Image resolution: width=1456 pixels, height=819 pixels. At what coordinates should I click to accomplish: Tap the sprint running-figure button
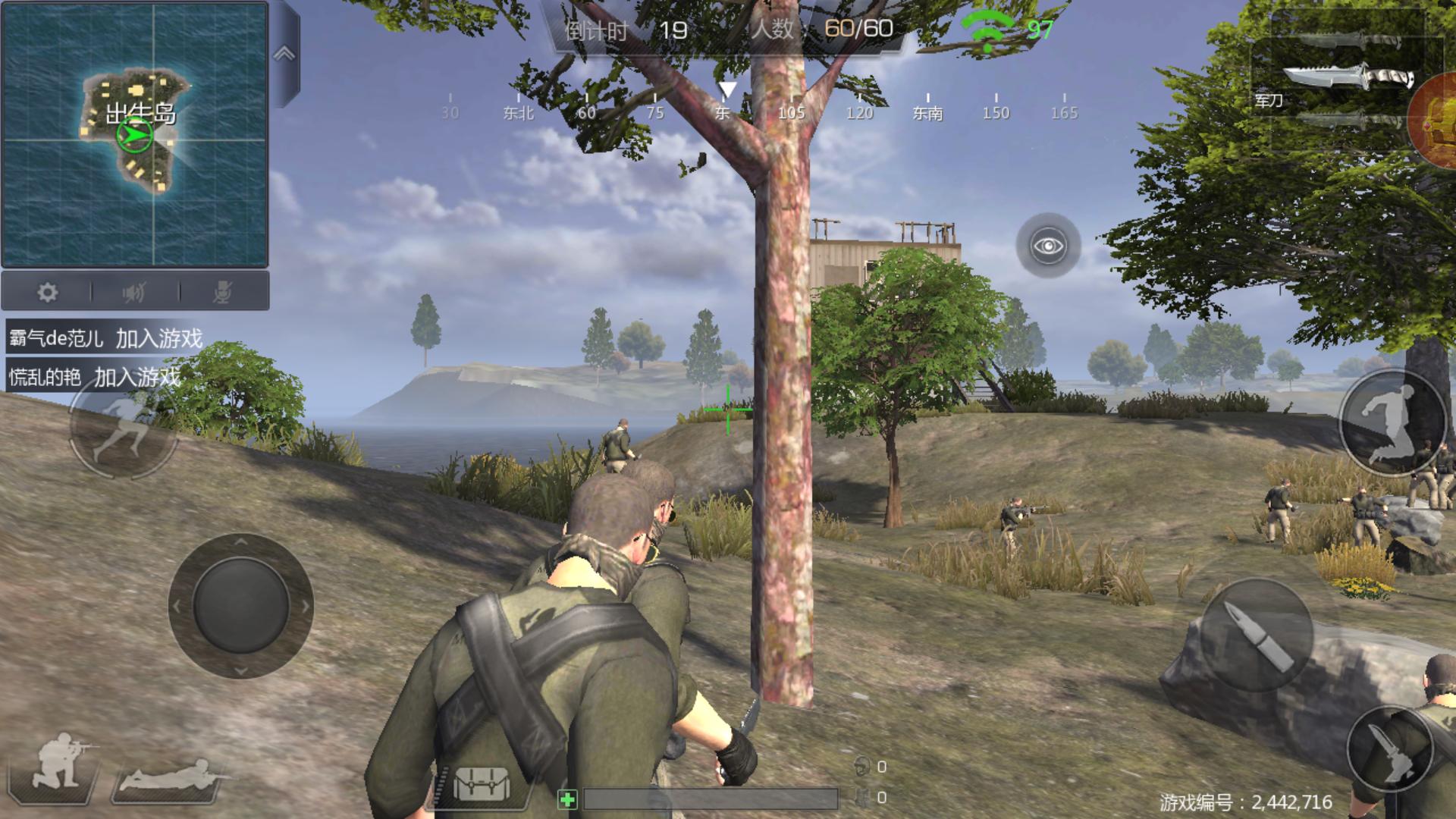(x=121, y=427)
